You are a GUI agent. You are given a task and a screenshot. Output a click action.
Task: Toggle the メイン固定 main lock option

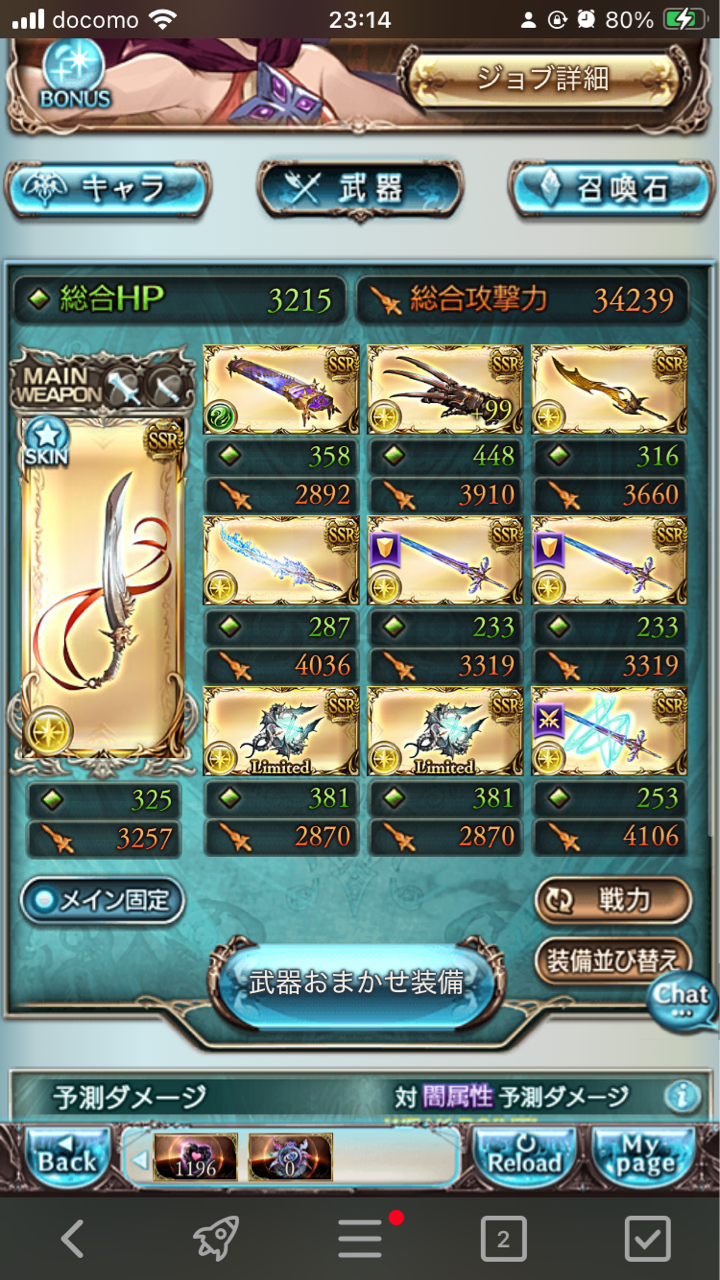(x=103, y=900)
